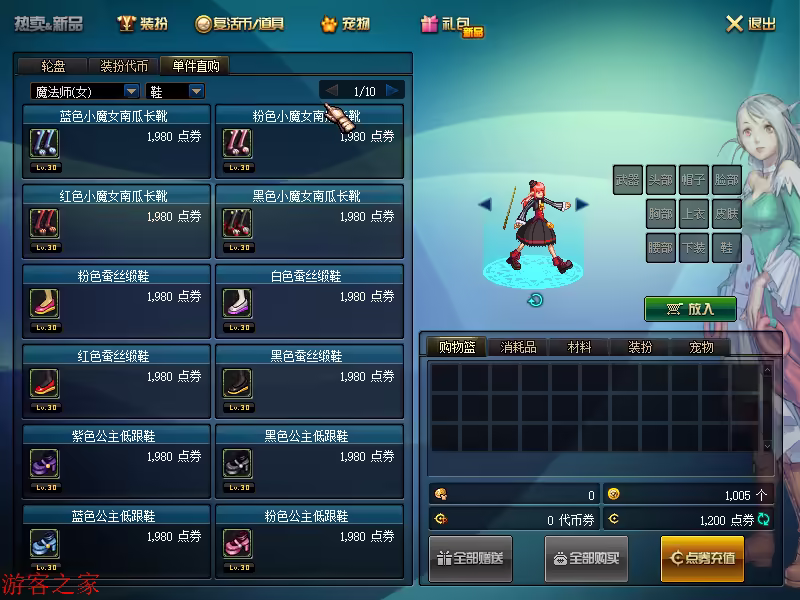
Task: Open the 宠物 top menu
Action: point(345,24)
